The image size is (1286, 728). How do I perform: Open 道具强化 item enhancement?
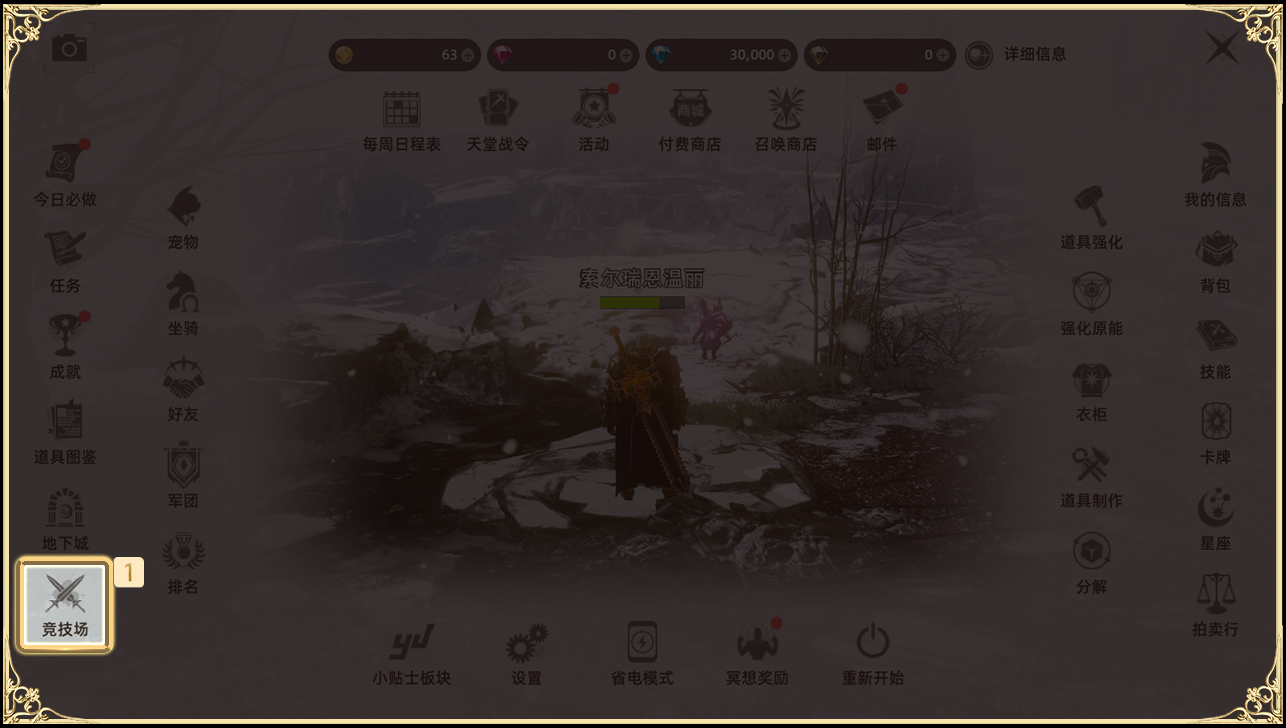tap(1091, 218)
